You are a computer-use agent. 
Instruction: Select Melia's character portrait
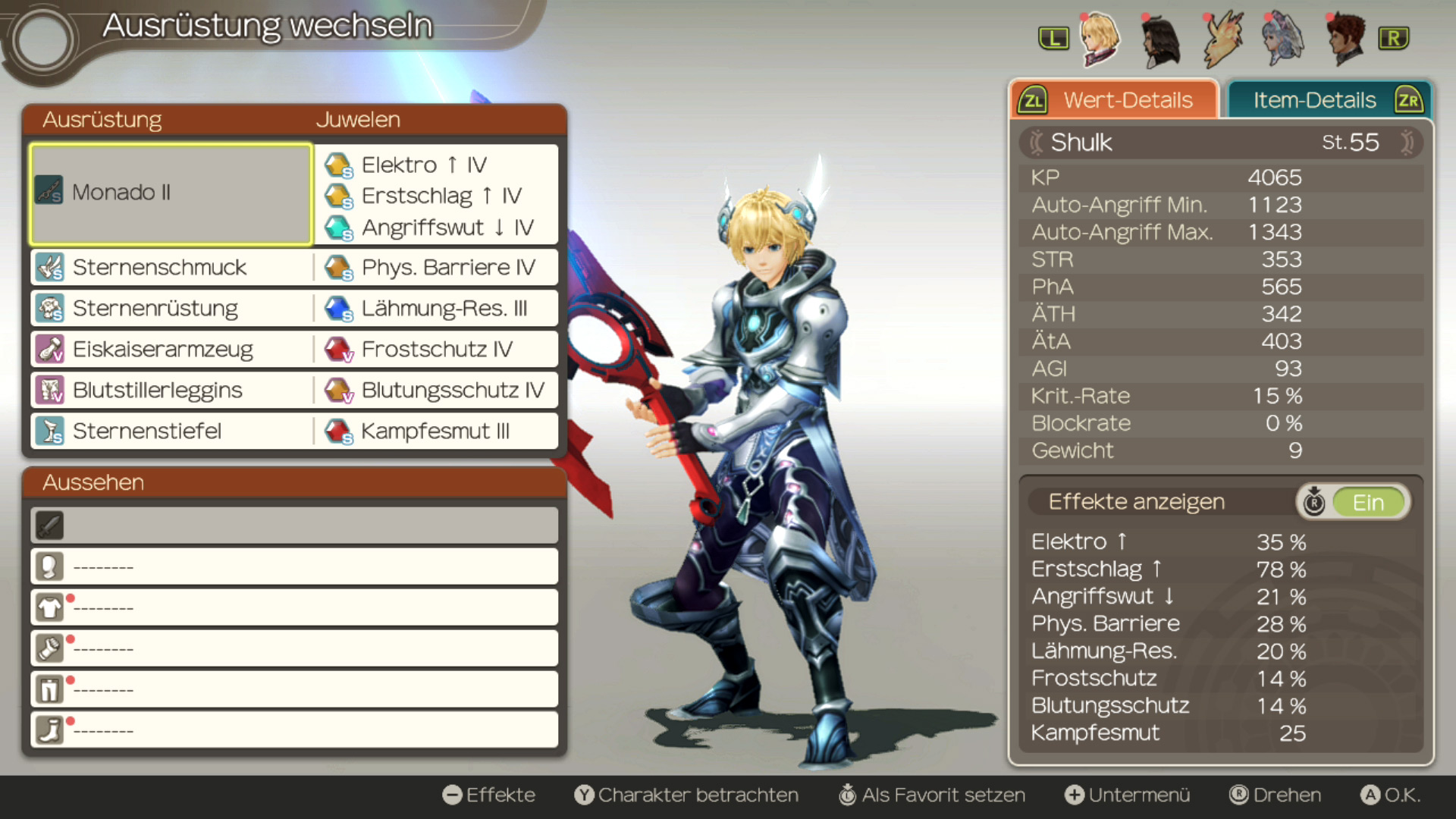(1285, 39)
